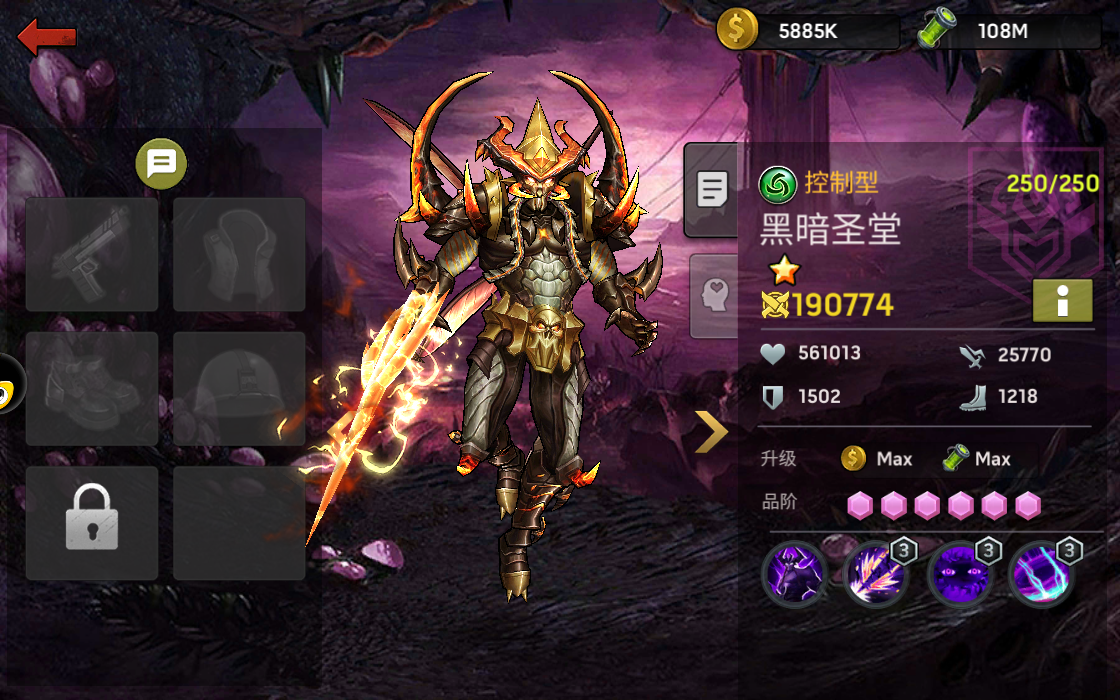This screenshot has width=1120, height=700.
Task: View the dark hooded figure skill
Action: [x=794, y=574]
